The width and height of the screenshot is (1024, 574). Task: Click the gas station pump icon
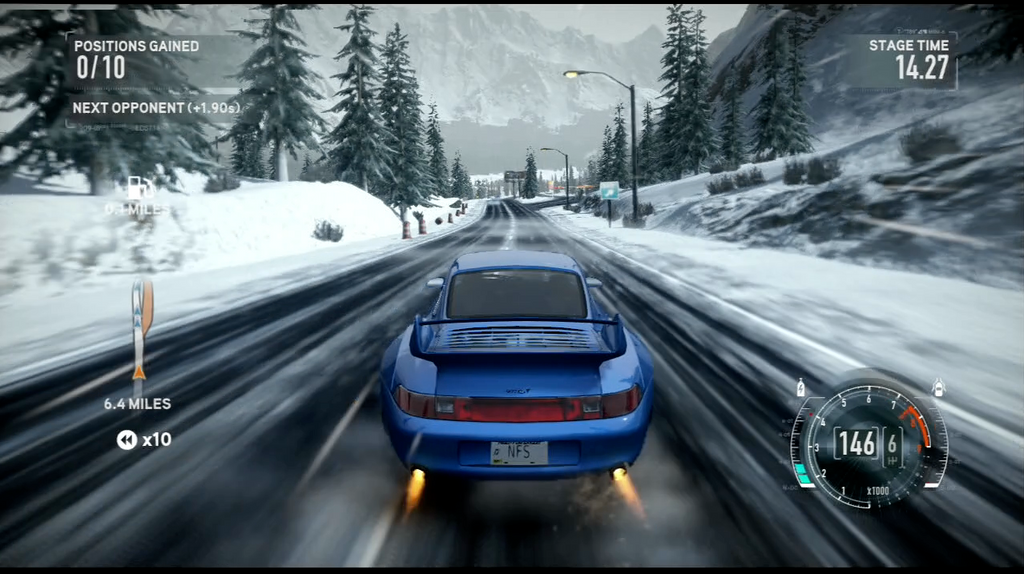[x=136, y=188]
